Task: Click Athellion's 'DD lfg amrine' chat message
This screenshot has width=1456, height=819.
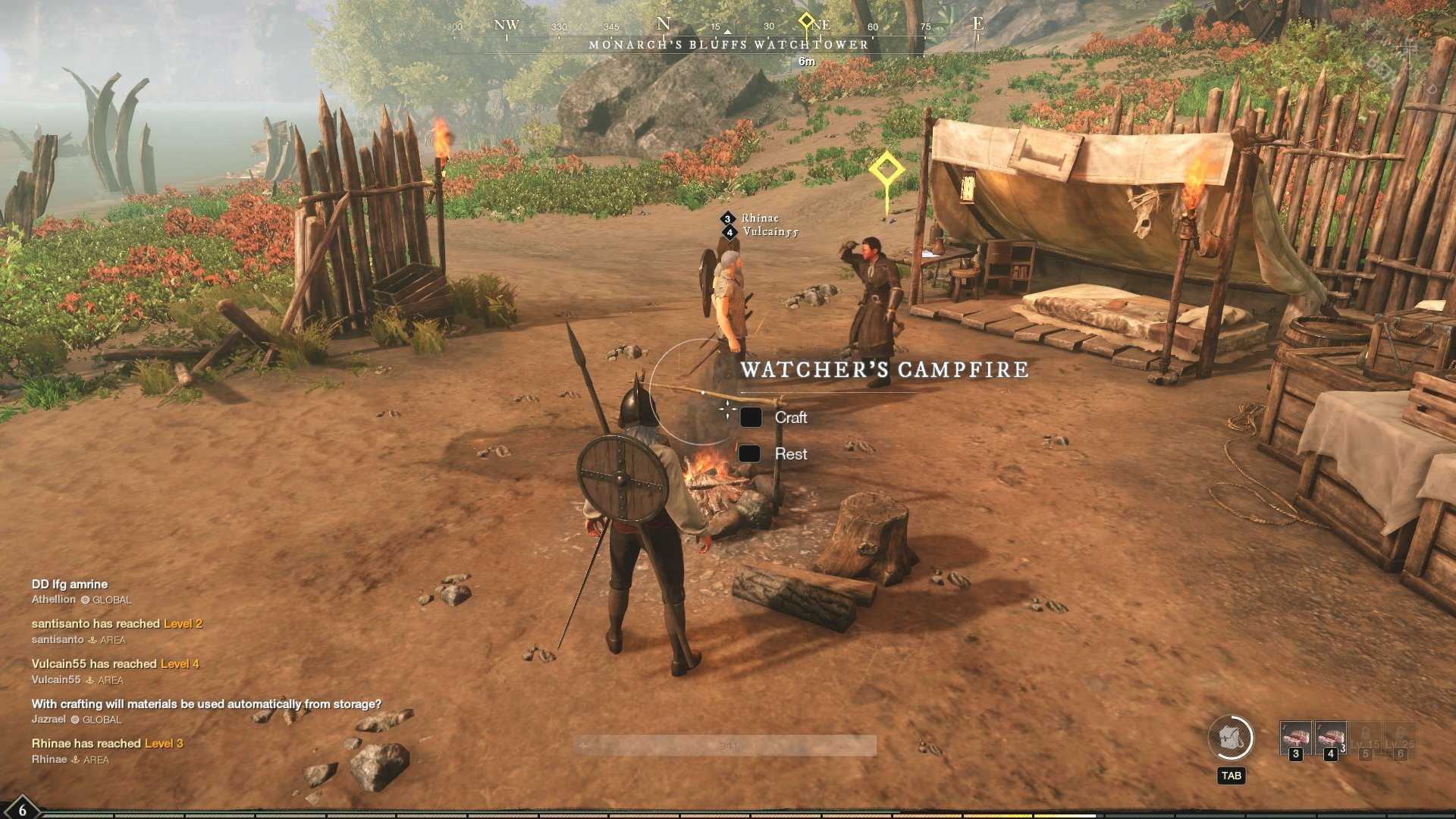Action: coord(70,585)
